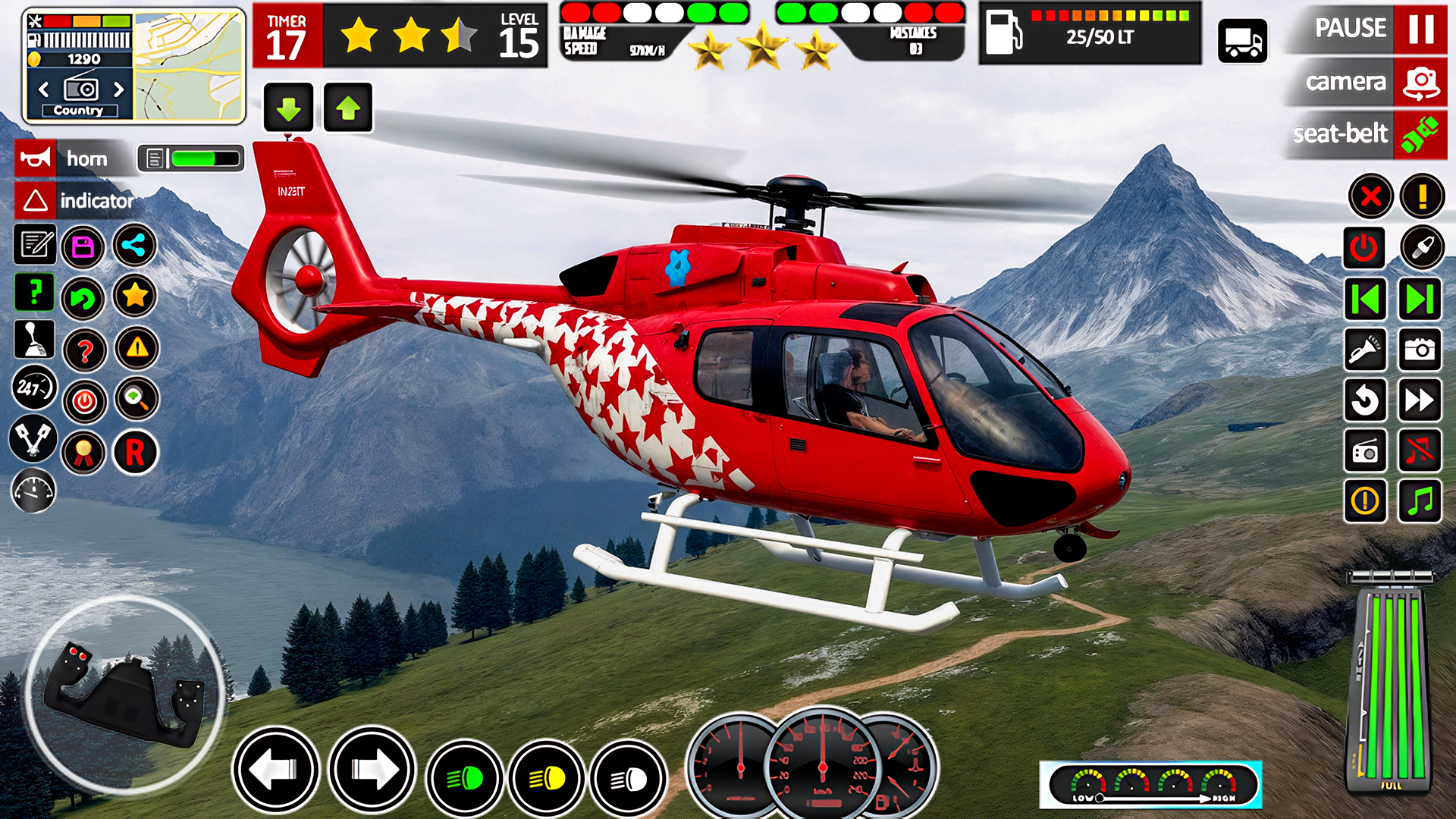The image size is (1456, 819).
Task: Activate the yellow headlight button
Action: pos(547,778)
